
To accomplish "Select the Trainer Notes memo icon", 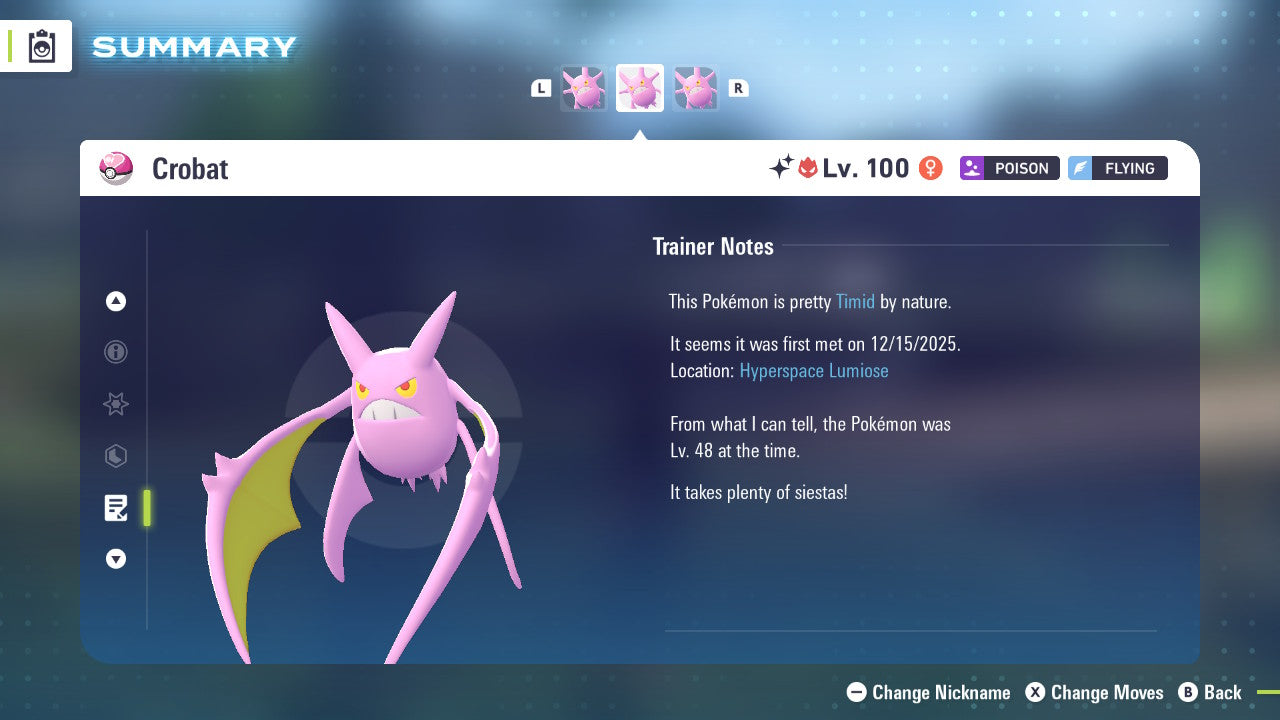I will 115,508.
